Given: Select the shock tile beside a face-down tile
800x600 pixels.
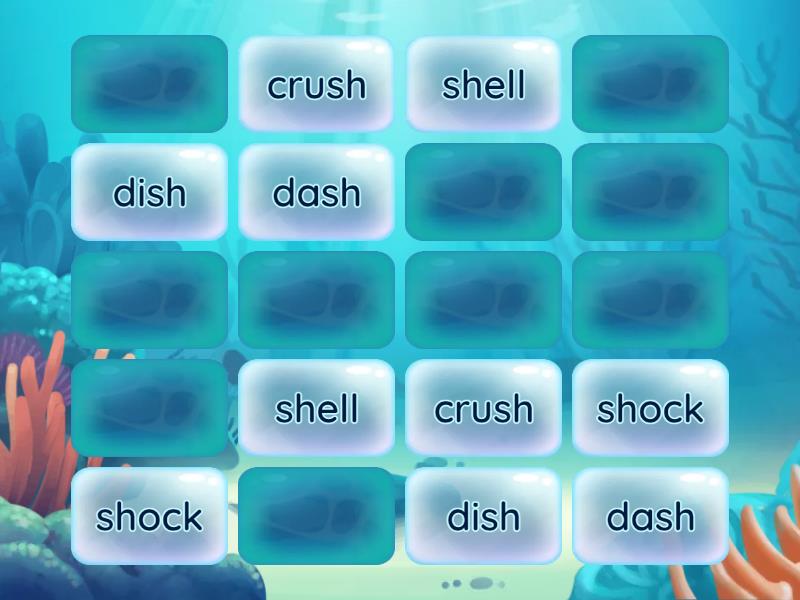Looking at the screenshot, I should (150, 516).
